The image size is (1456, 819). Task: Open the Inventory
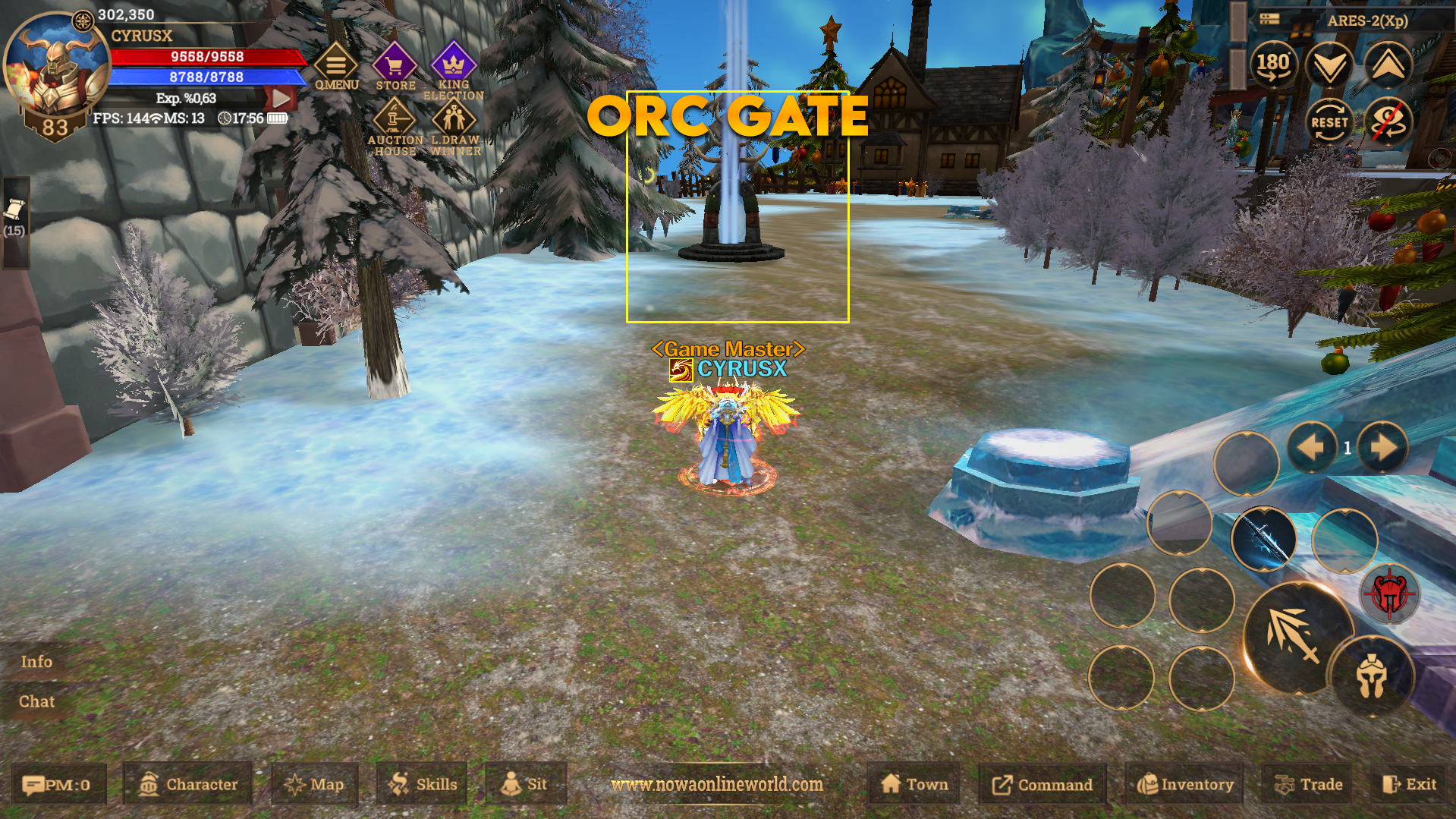pyautogui.click(x=1184, y=784)
